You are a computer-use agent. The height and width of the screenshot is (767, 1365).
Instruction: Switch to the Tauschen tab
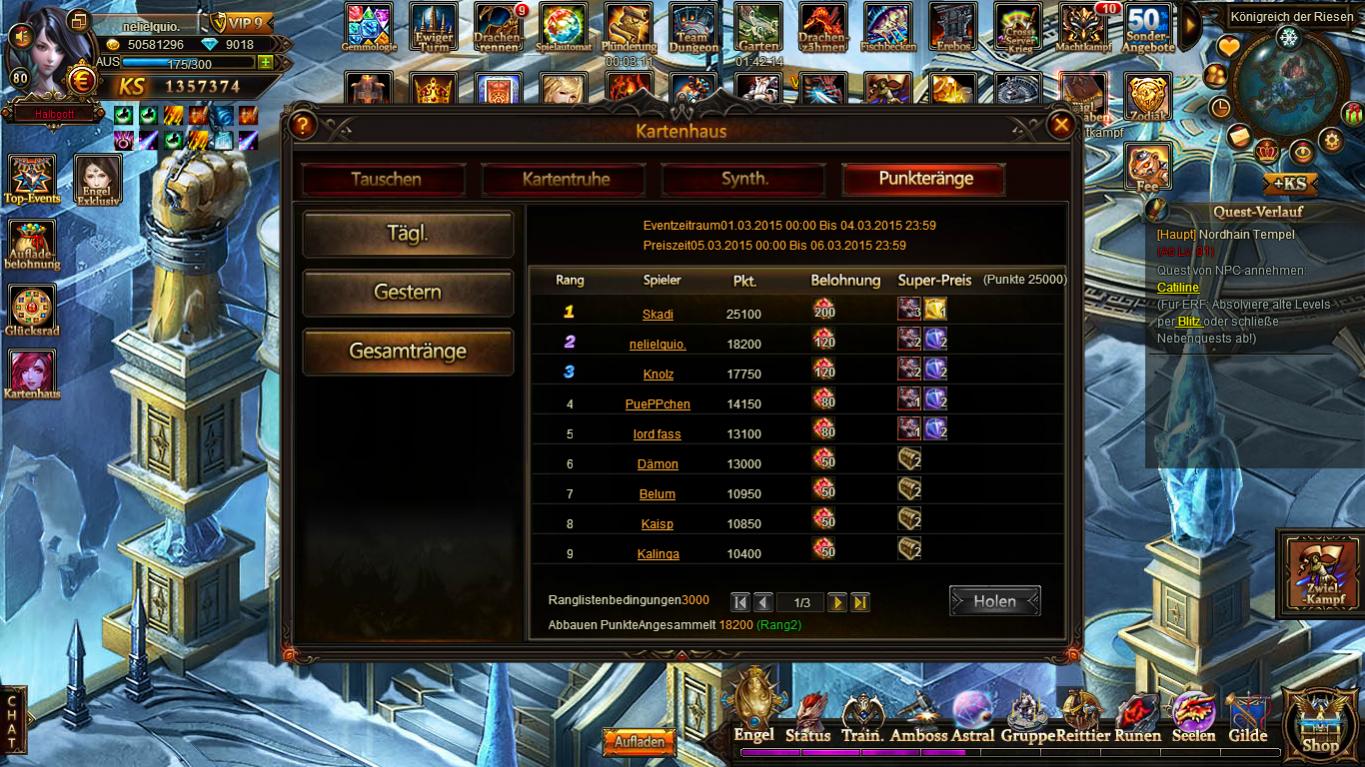[385, 180]
